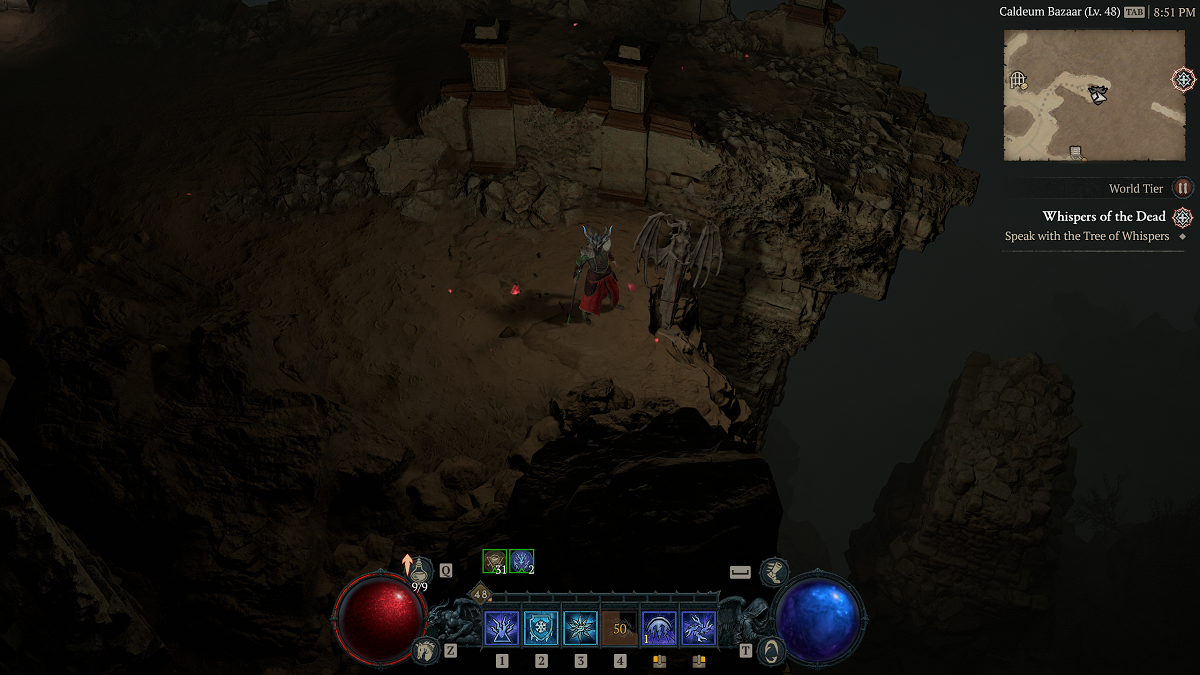Cast the lightning dome skill with 1 charge
This screenshot has width=1200, height=675.
tap(658, 629)
